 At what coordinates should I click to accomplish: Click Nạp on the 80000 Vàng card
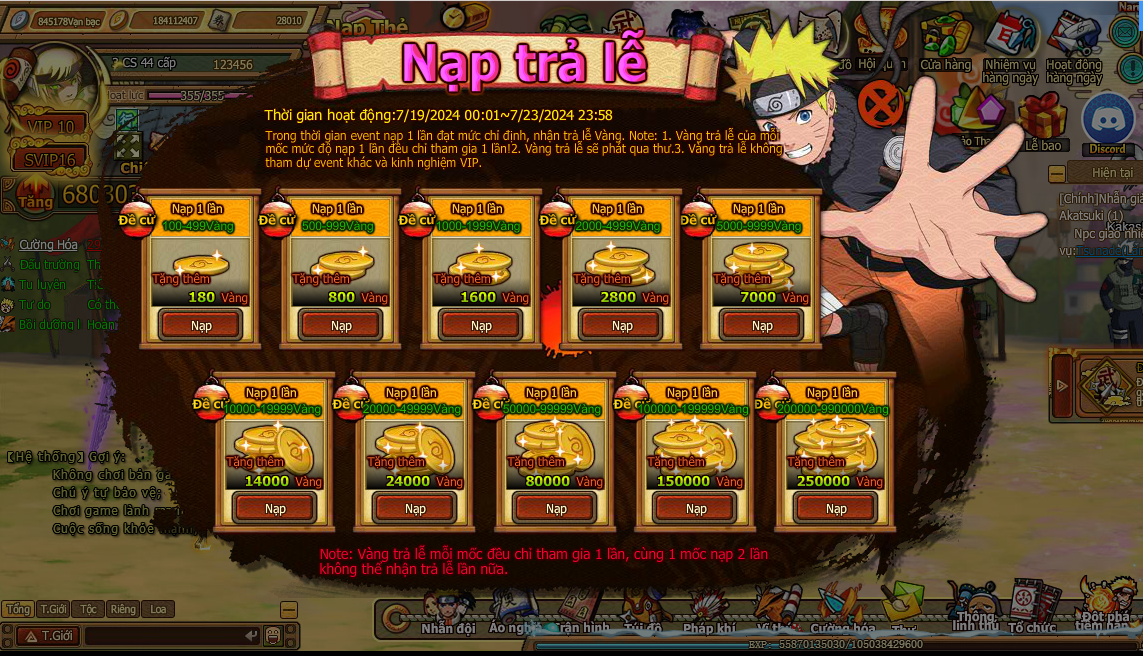[556, 508]
